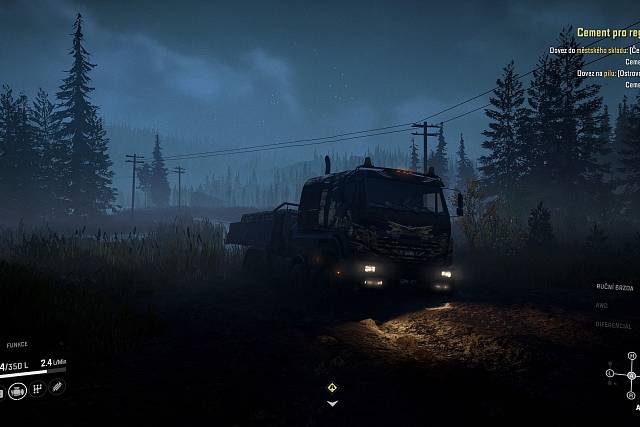640x427 pixels.
Task: Open the FUNKCE functions label
Action: (x=18, y=345)
